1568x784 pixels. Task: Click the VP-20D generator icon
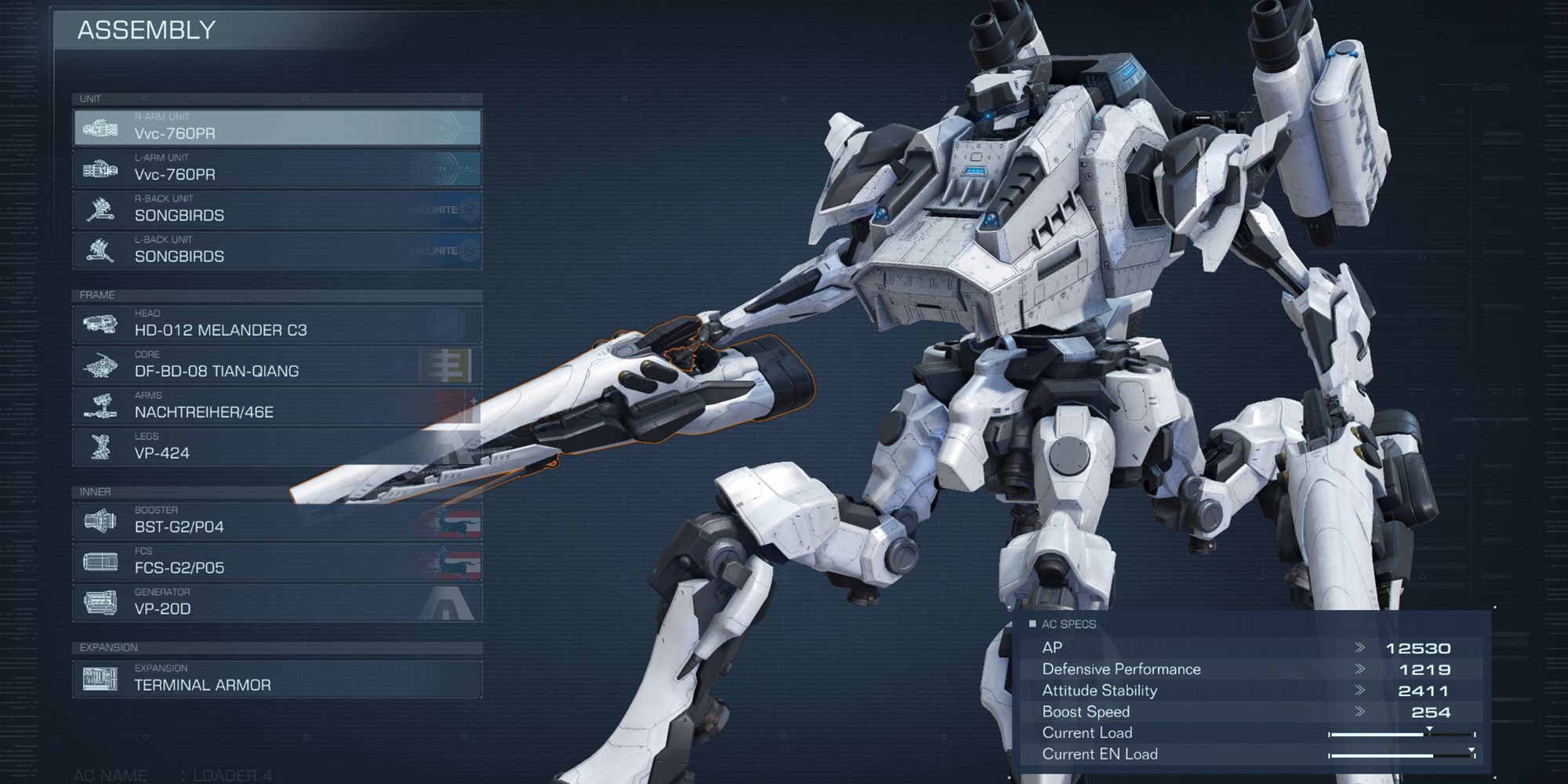pyautogui.click(x=98, y=604)
